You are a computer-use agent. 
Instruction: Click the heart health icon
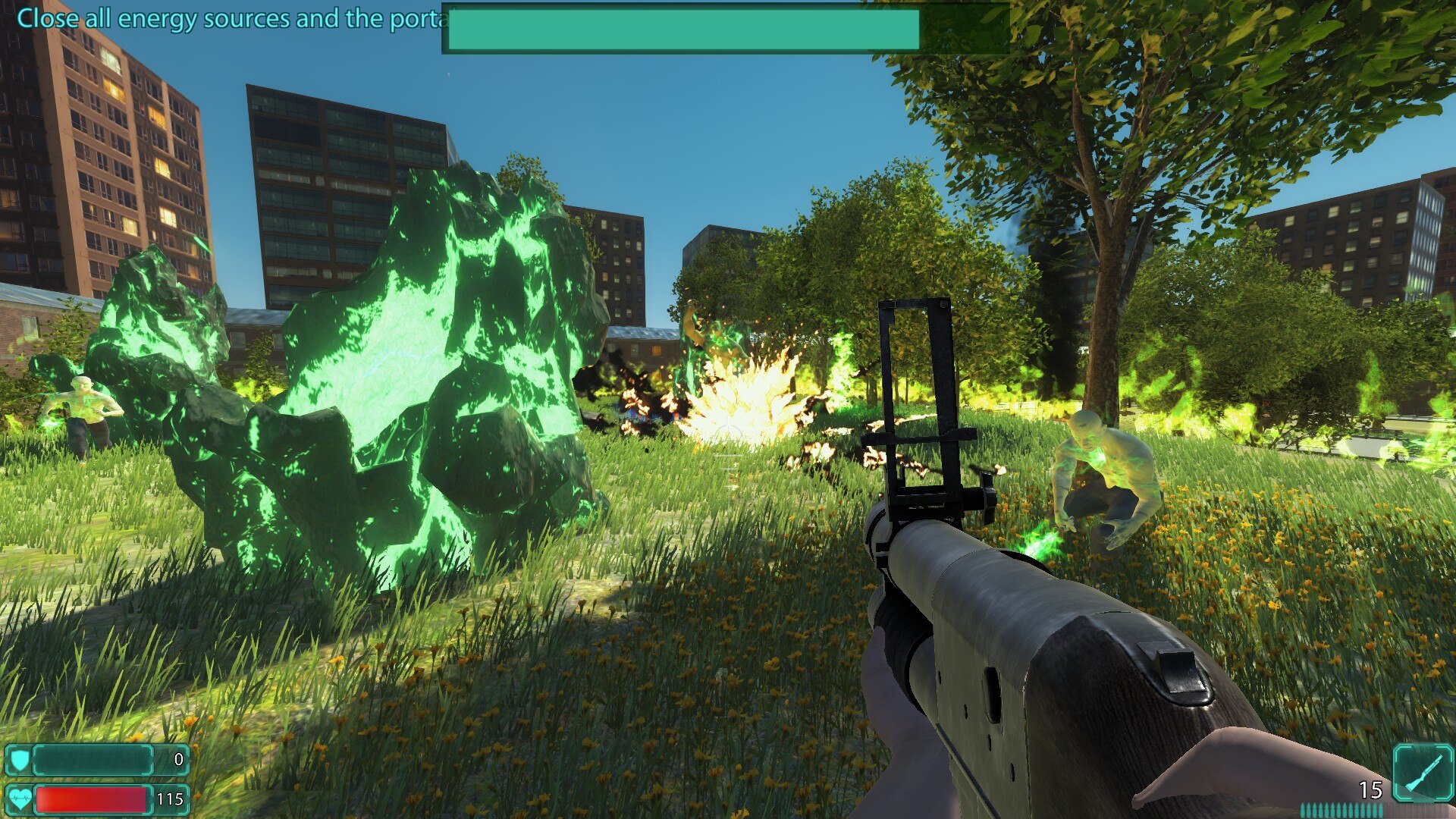tap(19, 799)
